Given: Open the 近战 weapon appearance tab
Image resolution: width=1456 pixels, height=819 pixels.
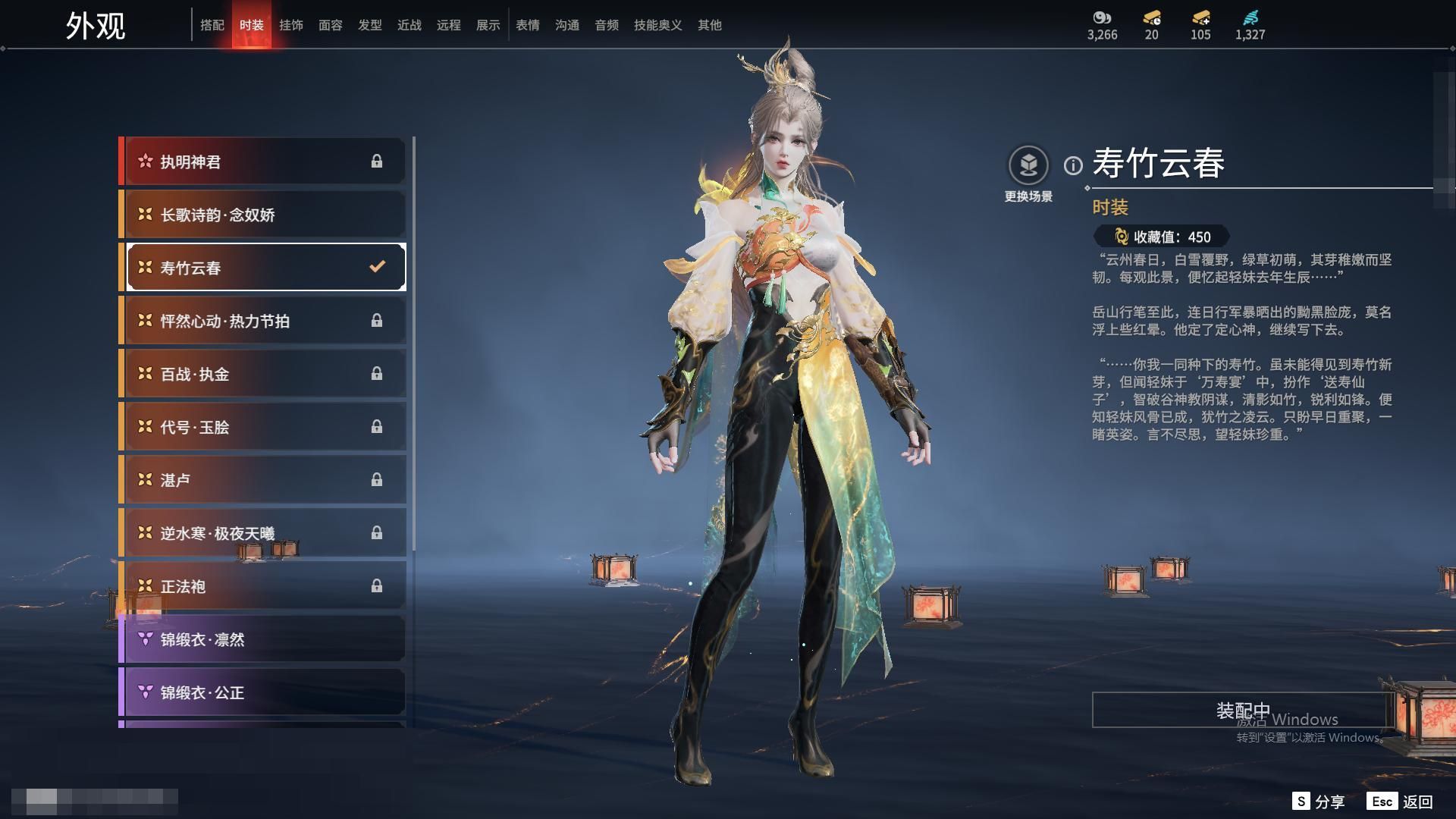Looking at the screenshot, I should 409,25.
